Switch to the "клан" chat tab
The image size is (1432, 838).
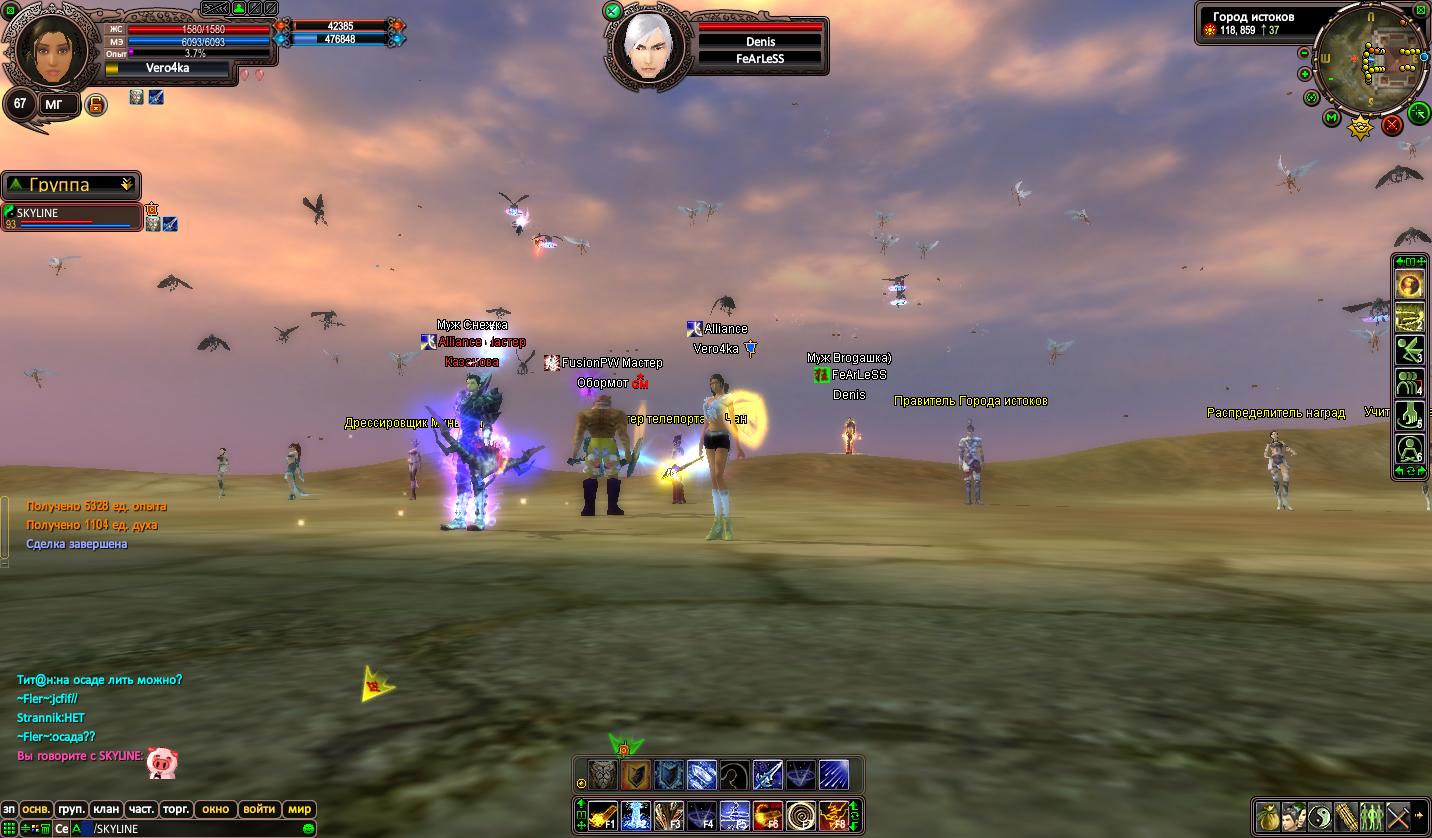point(106,809)
